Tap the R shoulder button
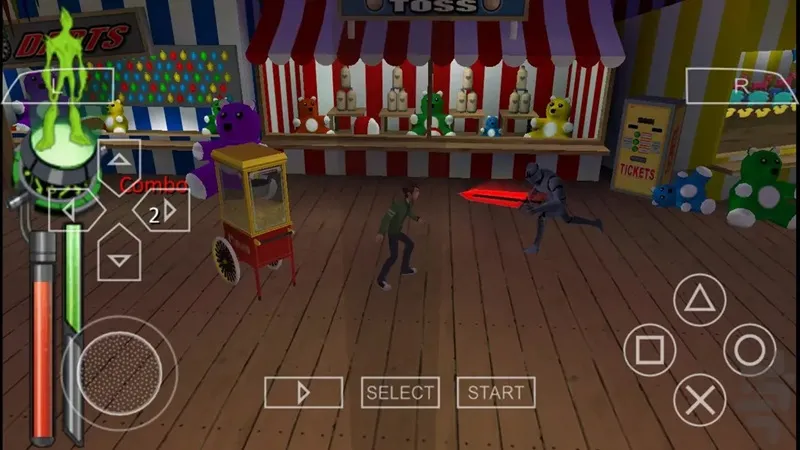800x450 pixels. [741, 86]
